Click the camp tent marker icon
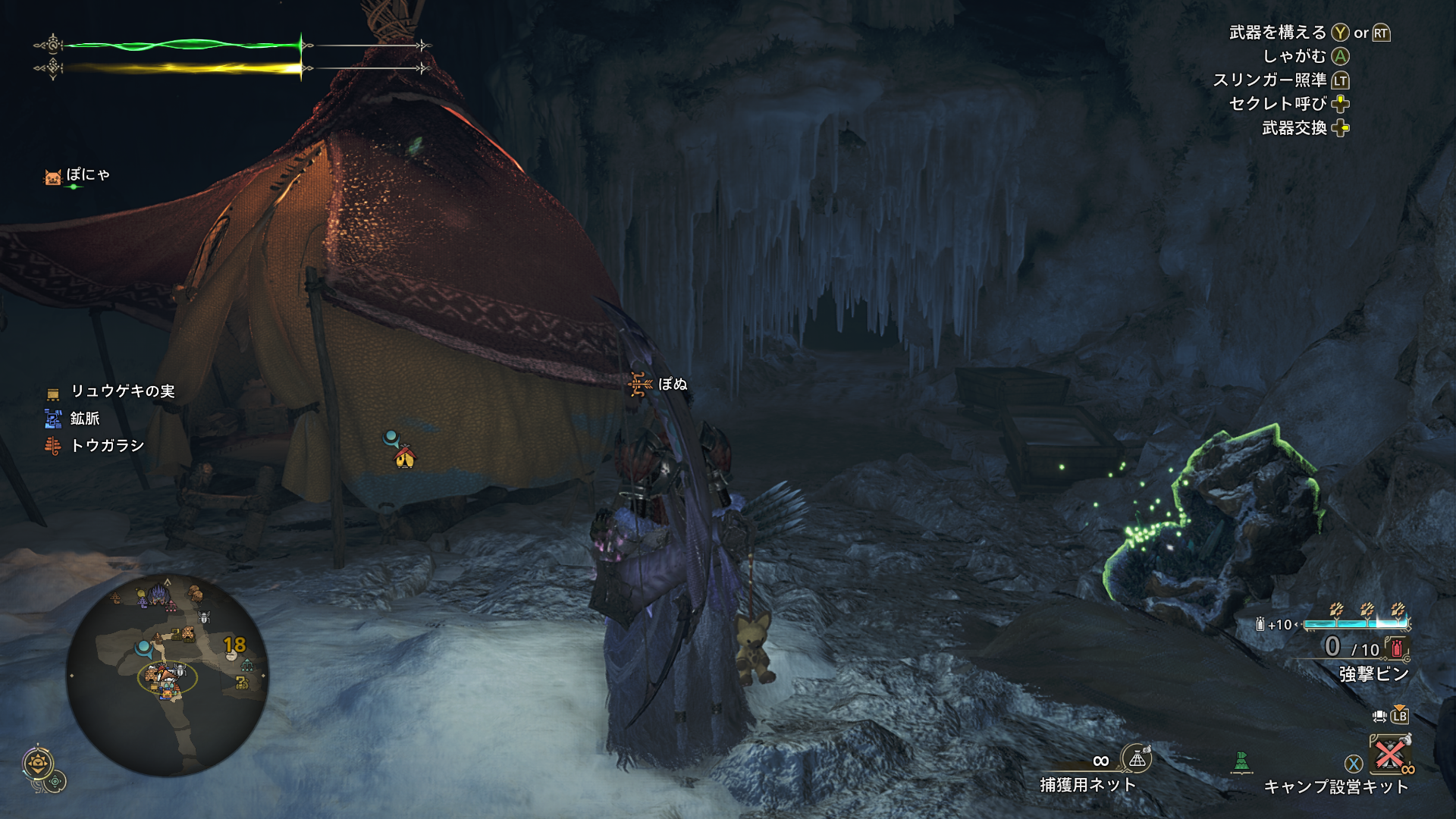Screen dimensions: 1456x819 (405, 457)
